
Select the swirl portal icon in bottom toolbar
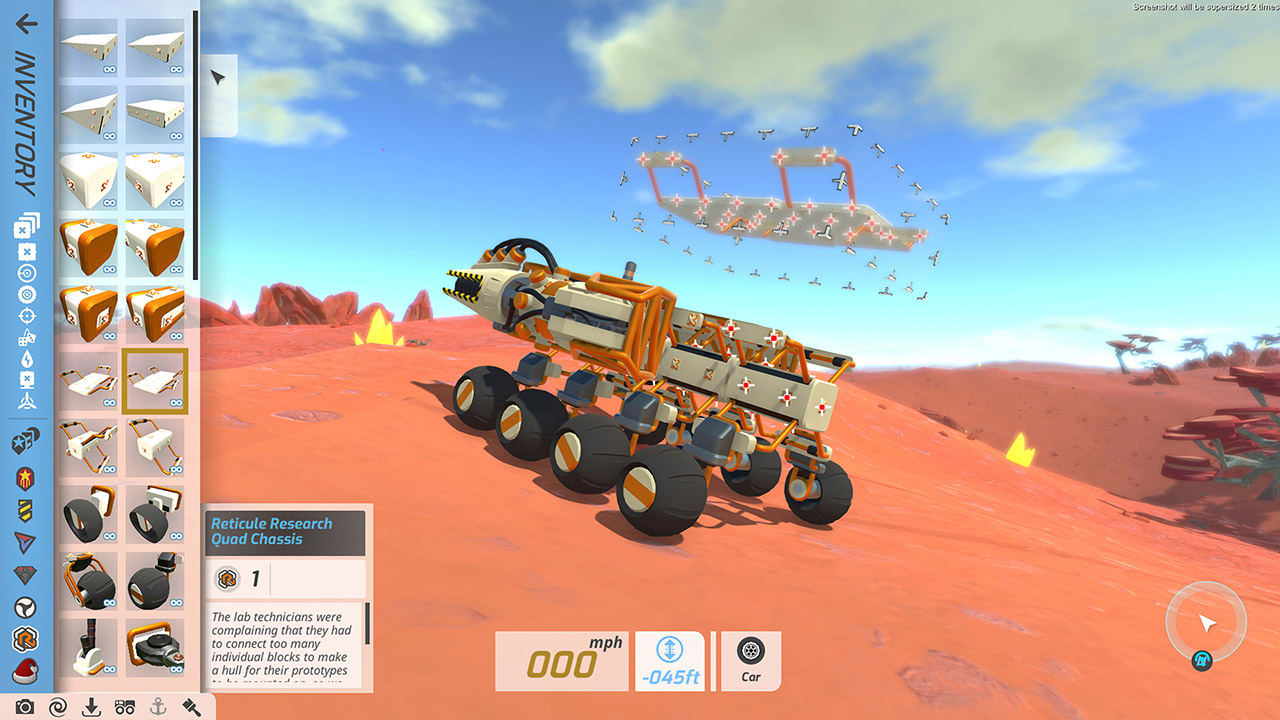(57, 706)
